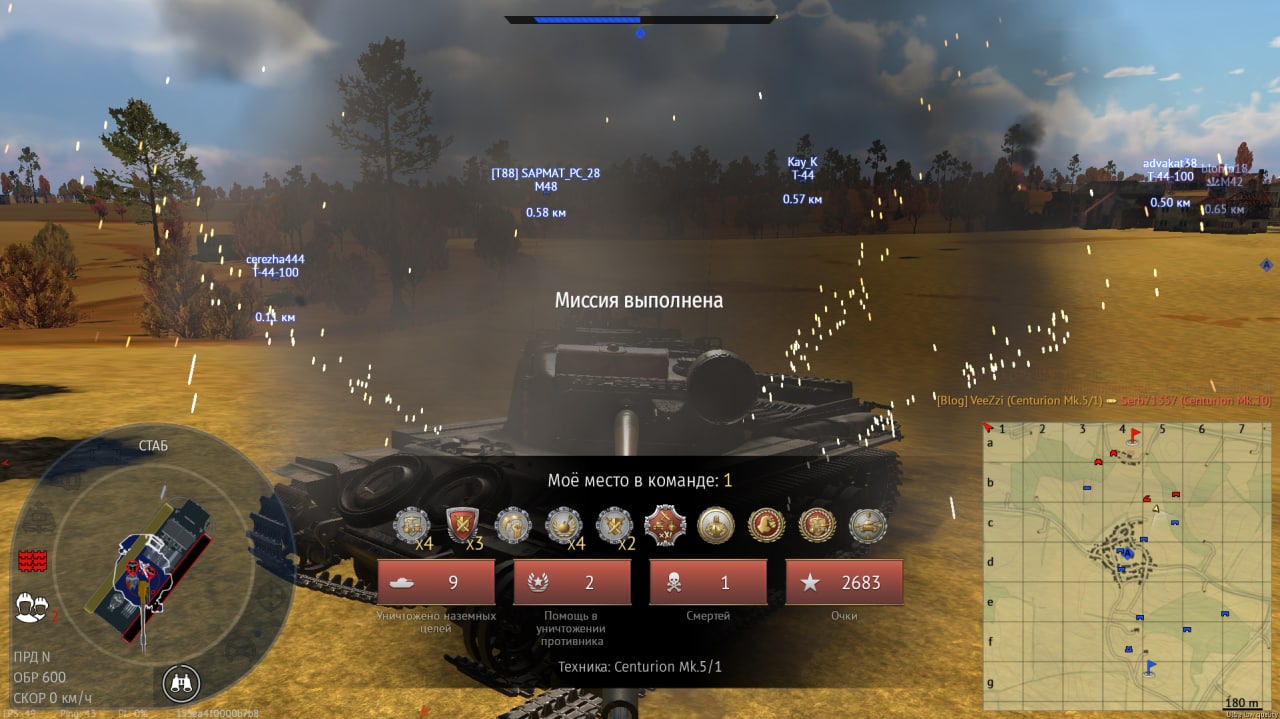Screen dimensions: 1280x719
Task: Select the assists stat tile showing 2
Action: [x=572, y=582]
